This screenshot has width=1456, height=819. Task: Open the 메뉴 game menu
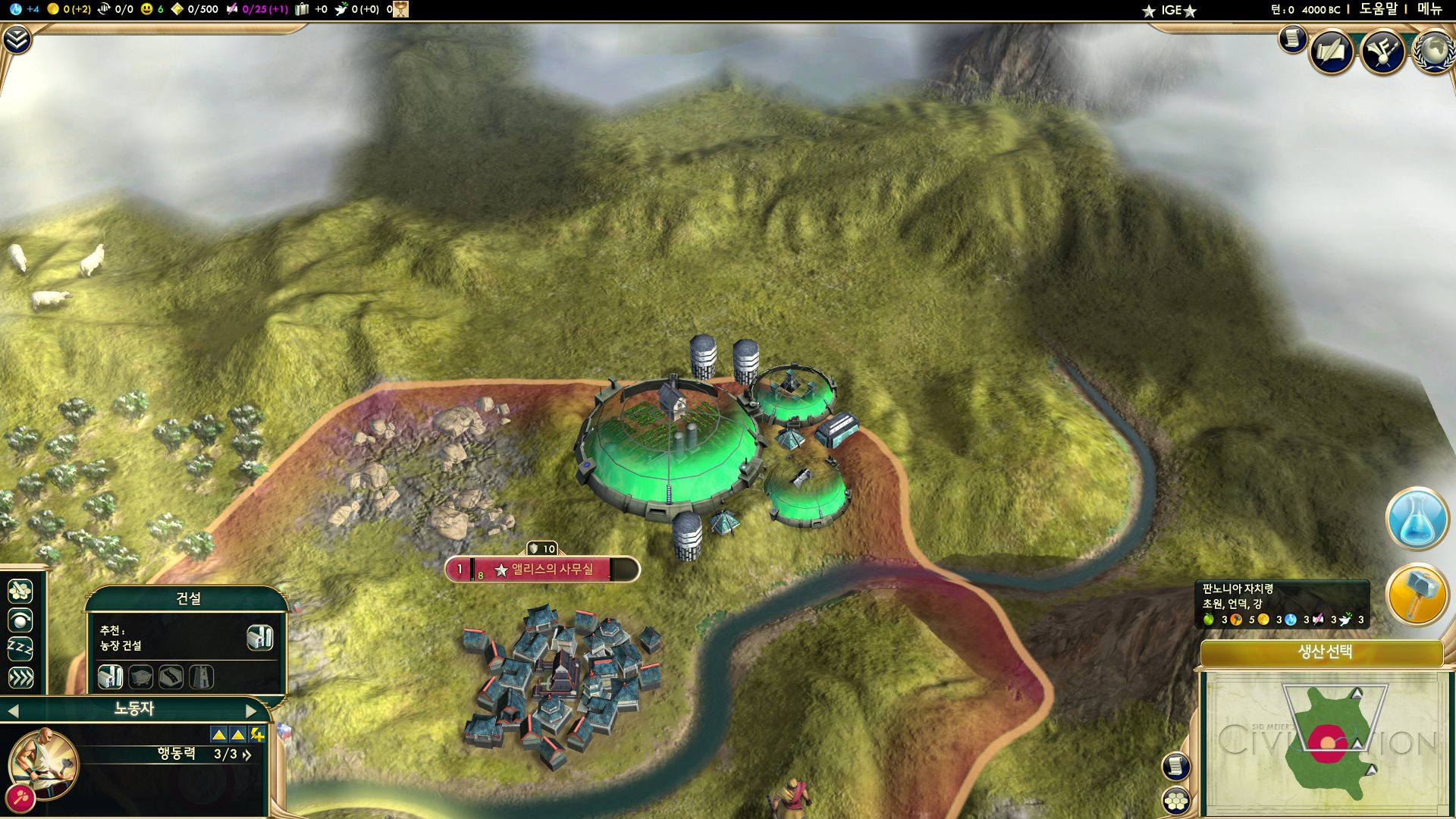(x=1429, y=9)
